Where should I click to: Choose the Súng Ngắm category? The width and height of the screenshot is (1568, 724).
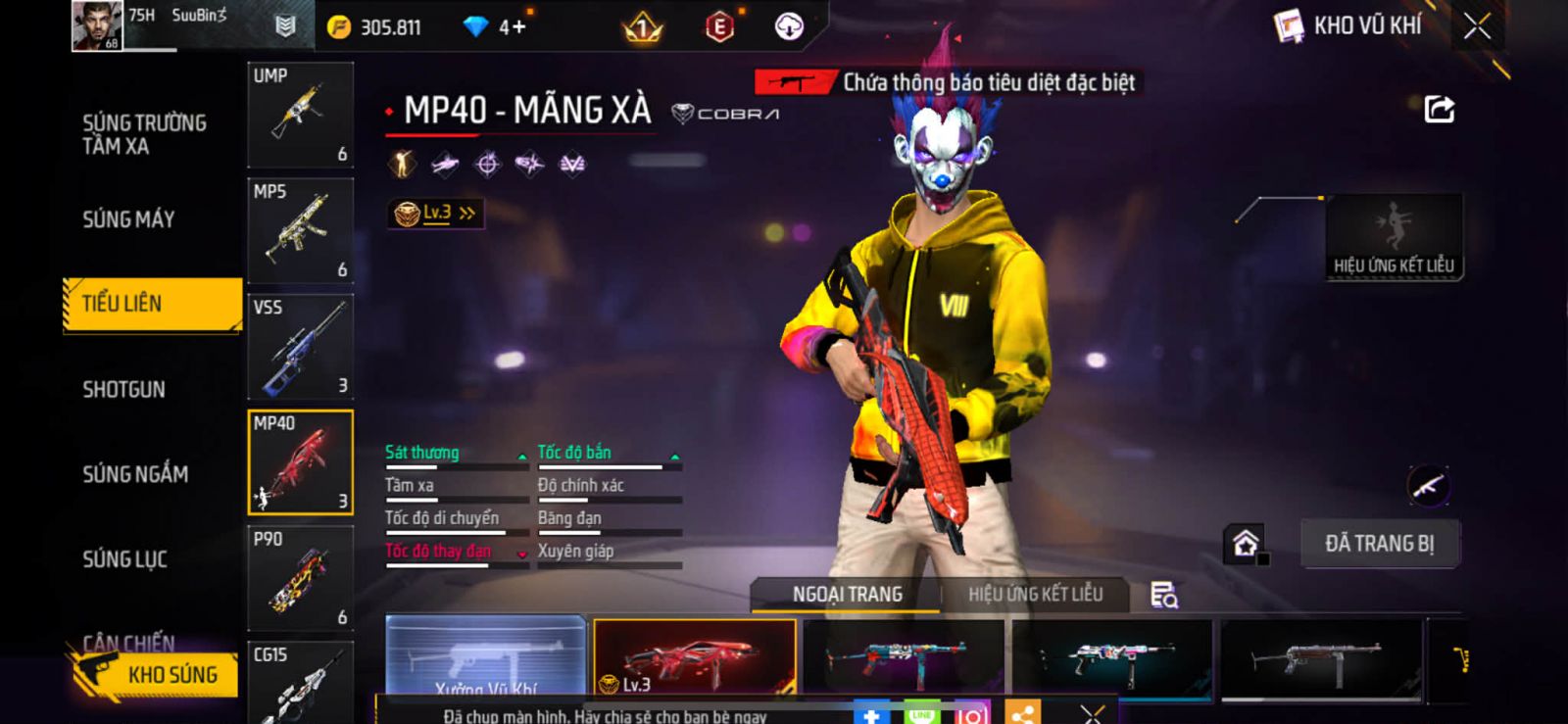click(x=135, y=474)
